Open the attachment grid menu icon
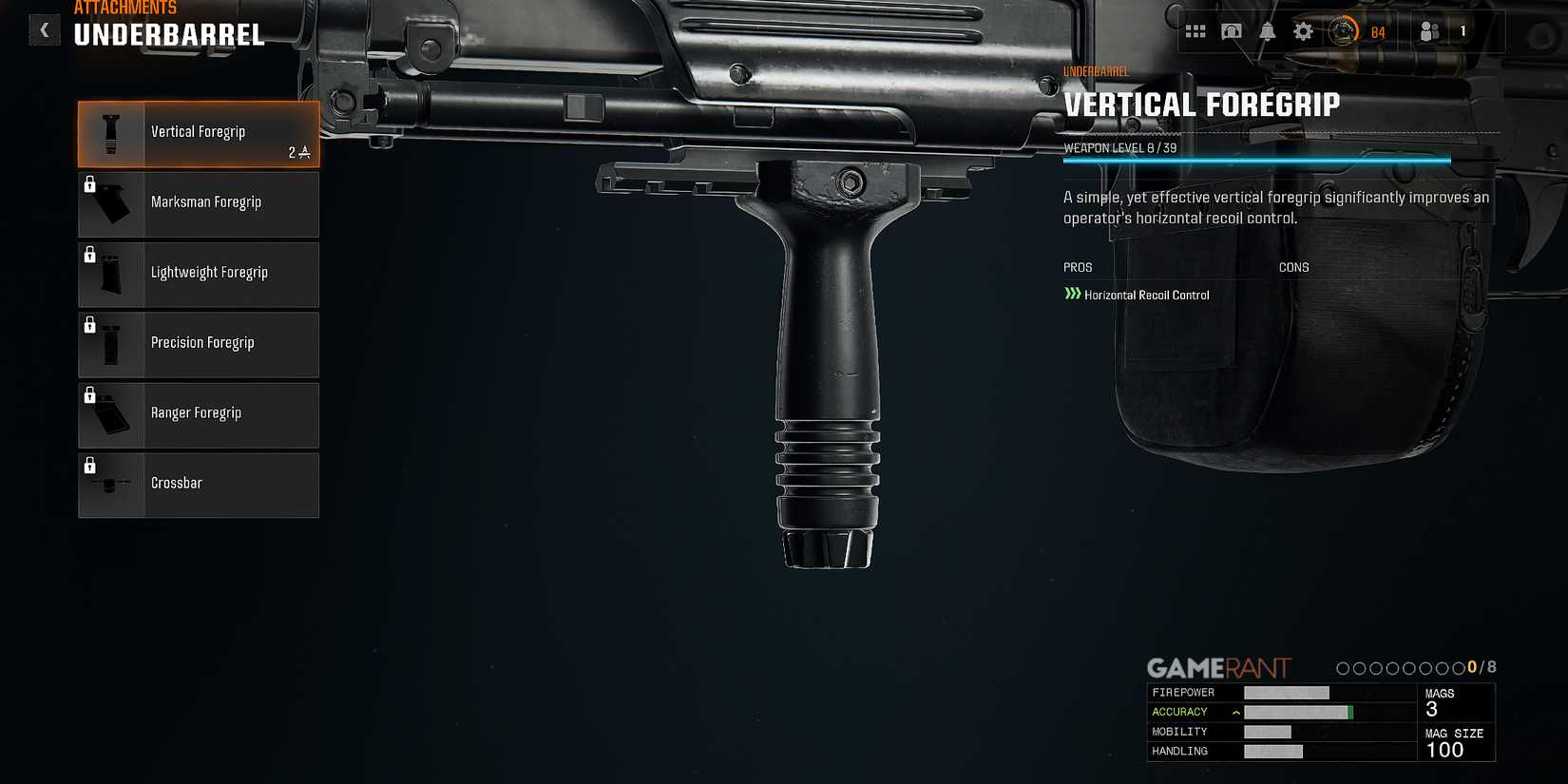1568x784 pixels. point(1196,30)
